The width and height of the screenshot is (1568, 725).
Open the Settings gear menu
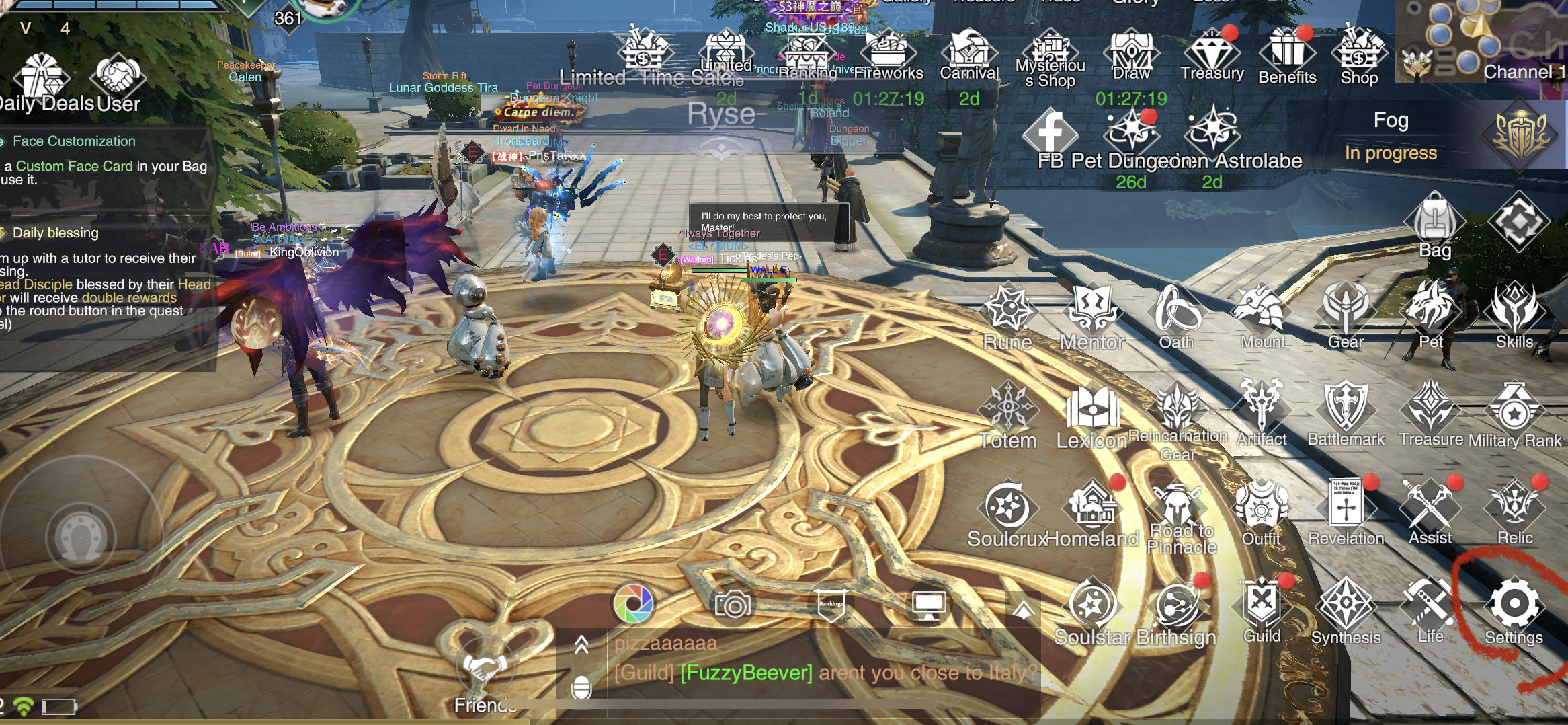(x=1514, y=604)
